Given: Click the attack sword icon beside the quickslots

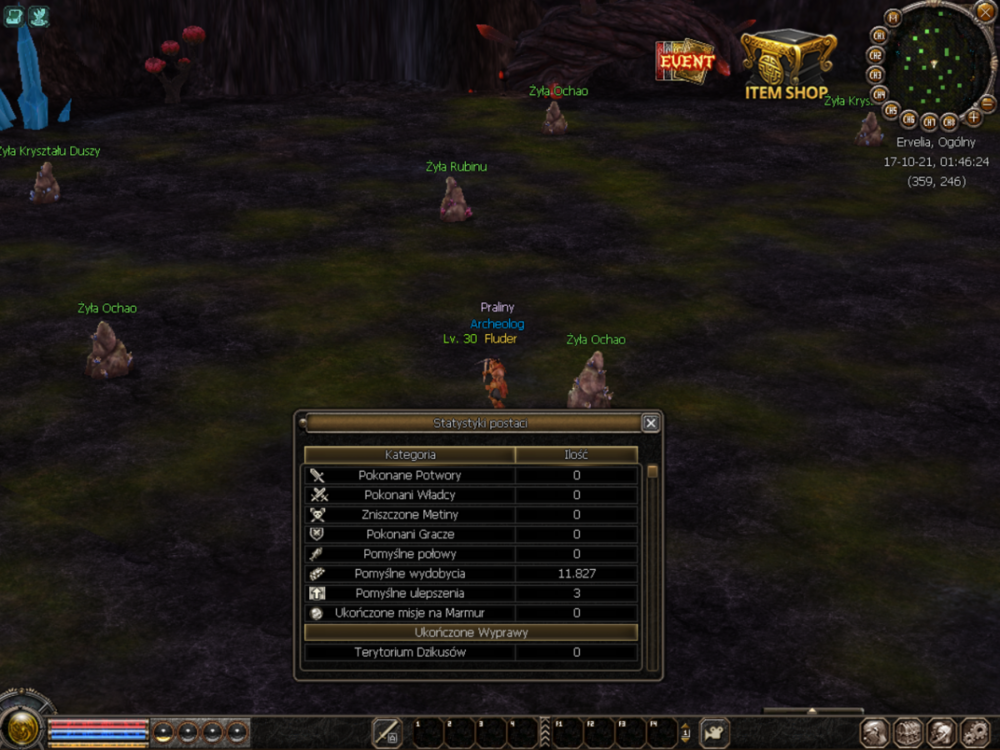Looking at the screenshot, I should click(x=387, y=733).
